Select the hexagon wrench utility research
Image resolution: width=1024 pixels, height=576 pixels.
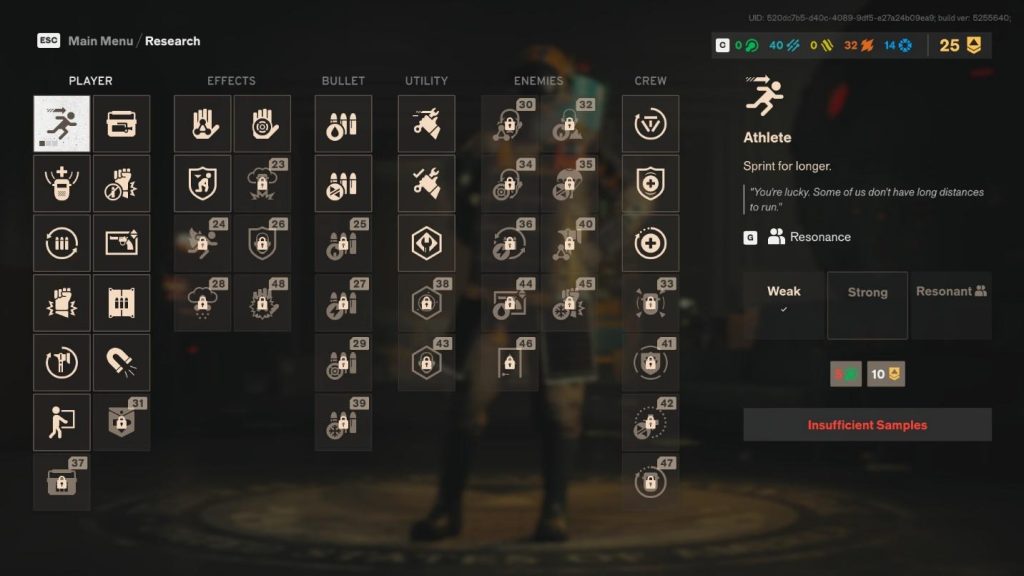(x=426, y=243)
